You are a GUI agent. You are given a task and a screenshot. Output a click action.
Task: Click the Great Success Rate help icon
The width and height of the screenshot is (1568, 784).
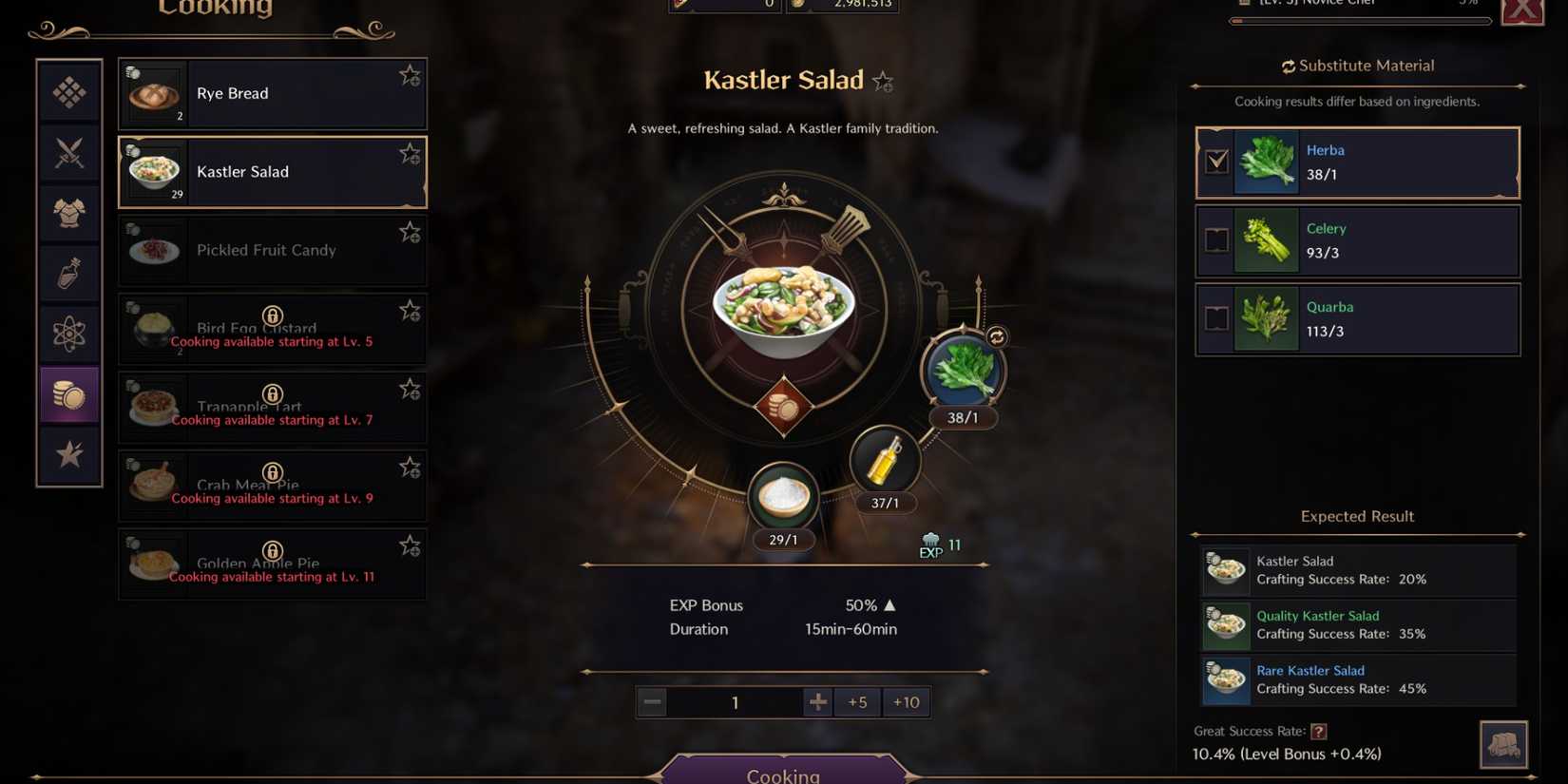(x=1321, y=731)
